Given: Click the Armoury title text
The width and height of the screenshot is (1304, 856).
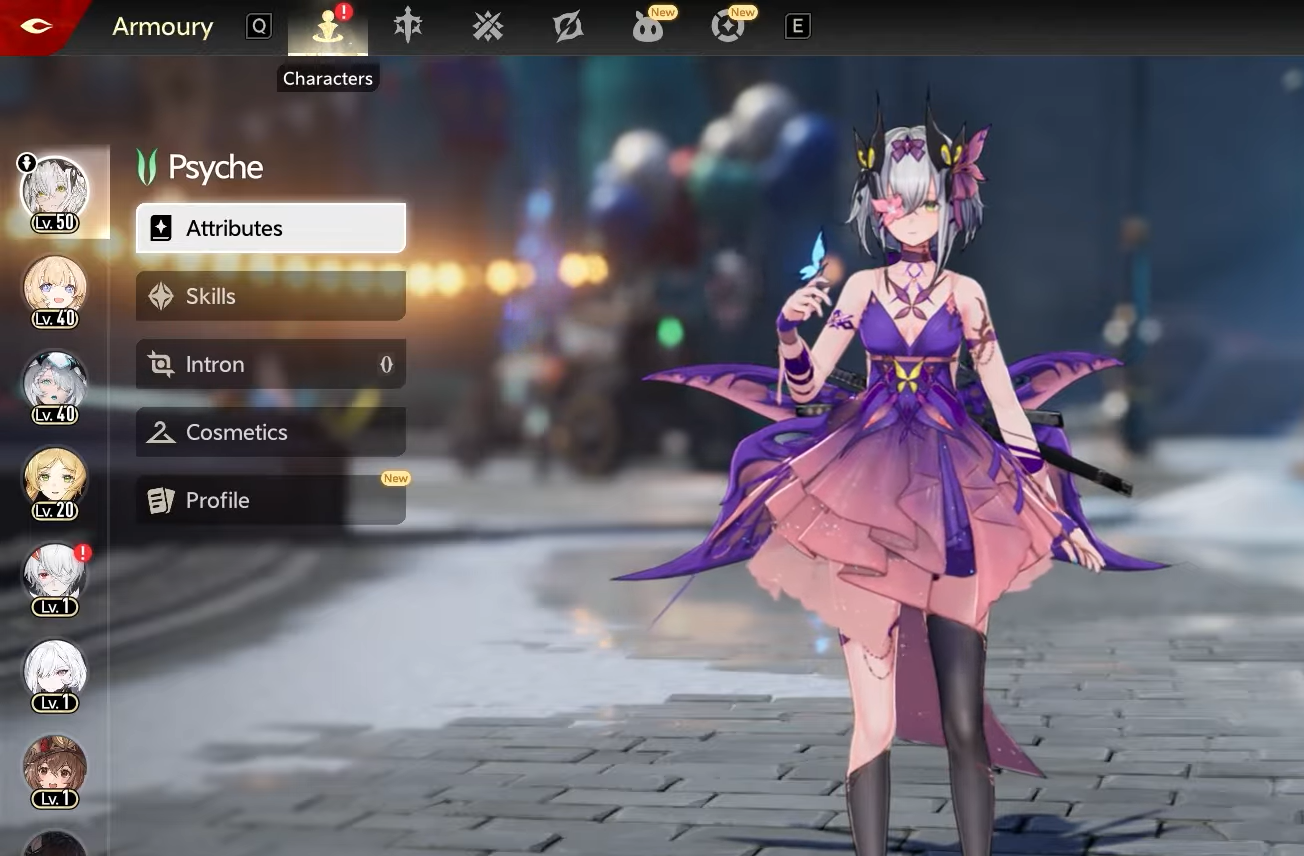Looking at the screenshot, I should click(163, 27).
